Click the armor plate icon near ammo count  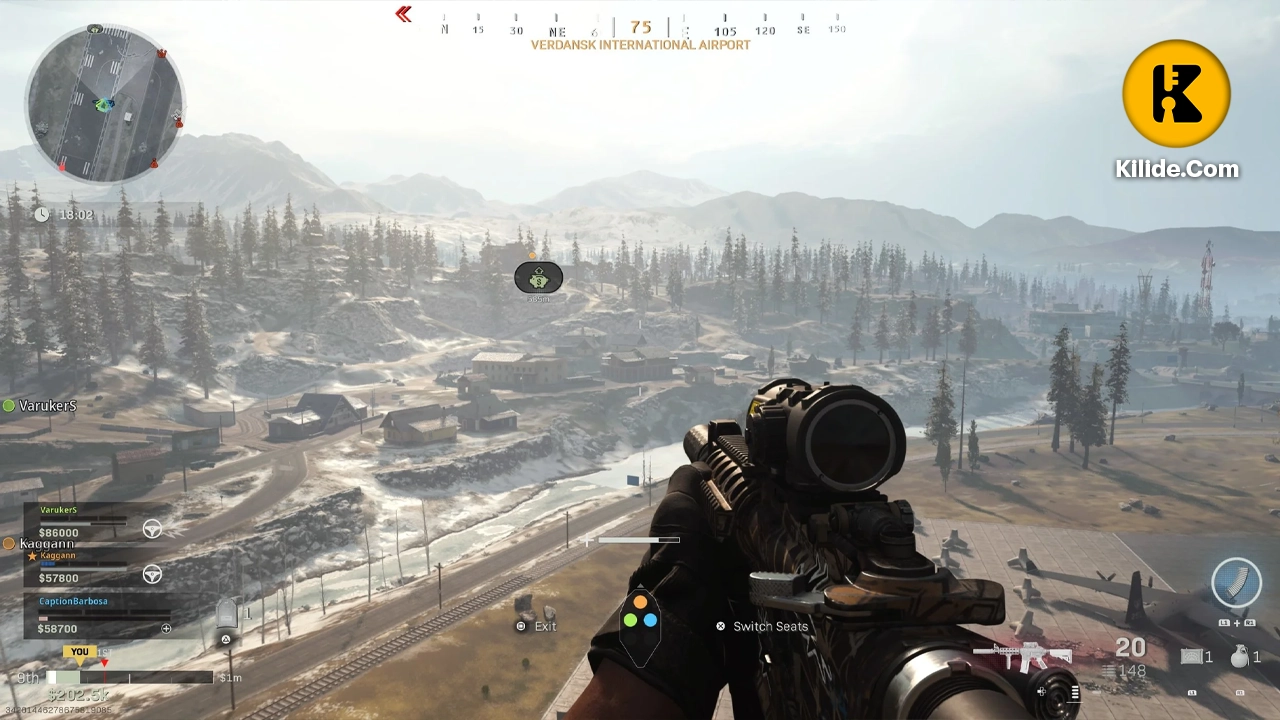point(1192,657)
